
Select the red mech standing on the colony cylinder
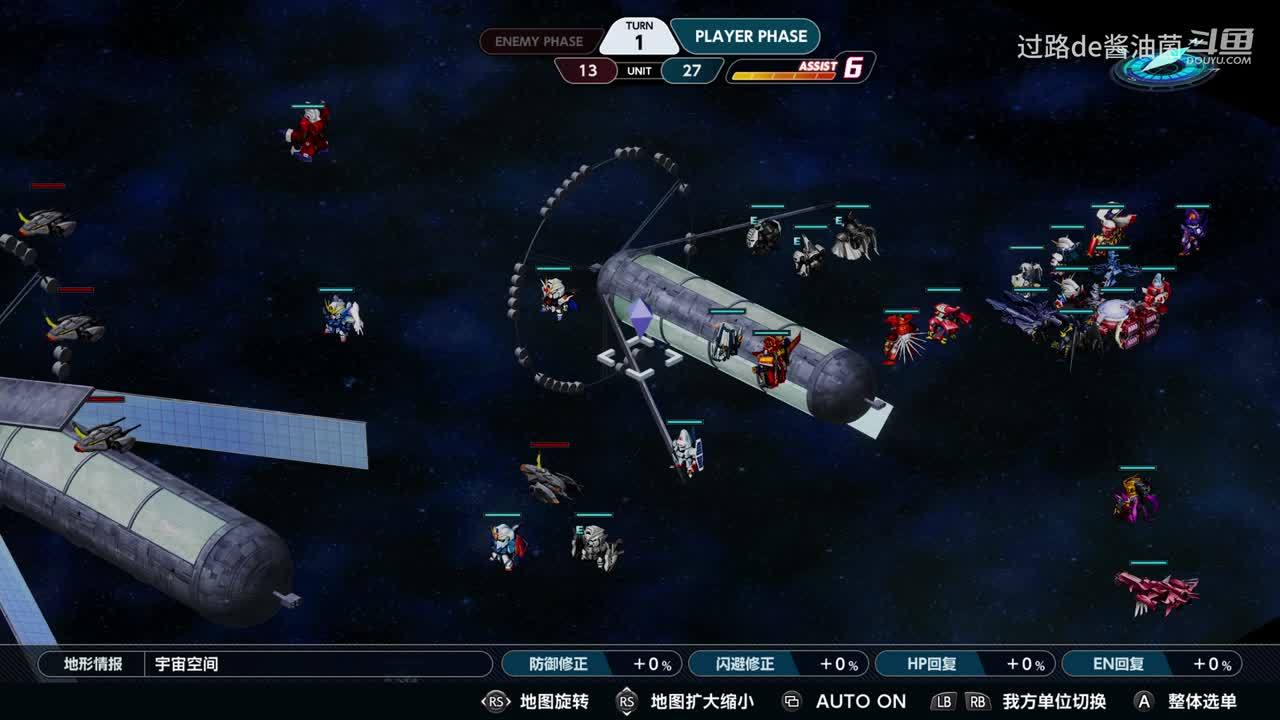(774, 359)
